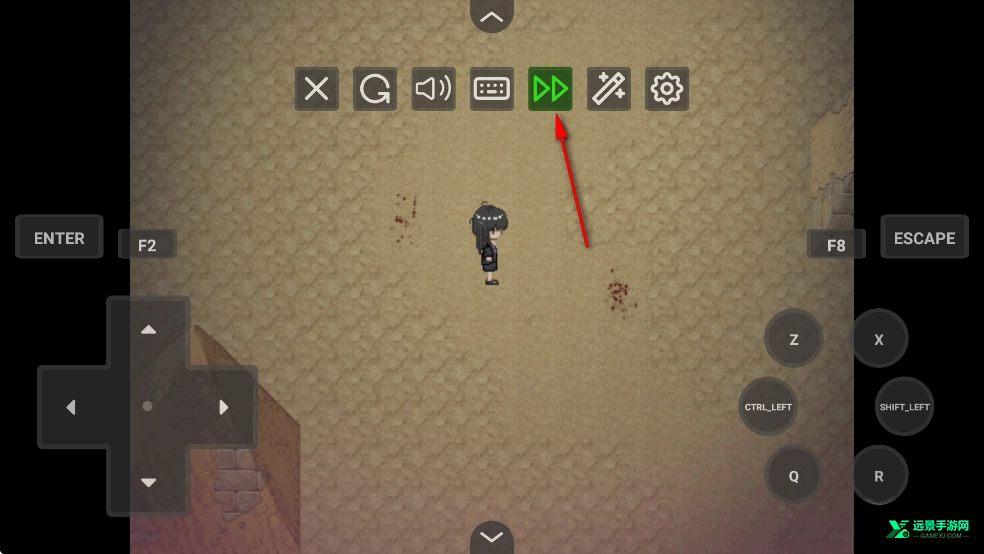Tap the SHIFT_LEFT round button
Screen dimensions: 984x554
(904, 407)
